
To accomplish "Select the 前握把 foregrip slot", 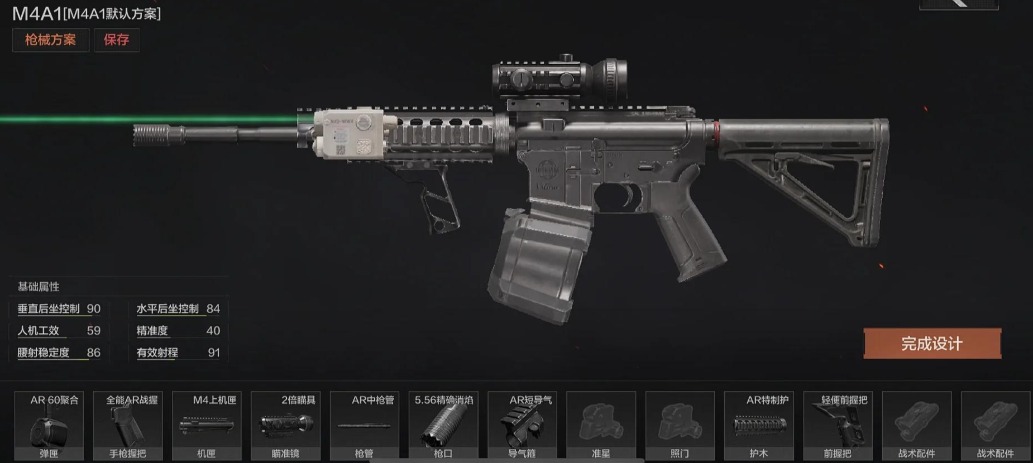I will point(838,425).
